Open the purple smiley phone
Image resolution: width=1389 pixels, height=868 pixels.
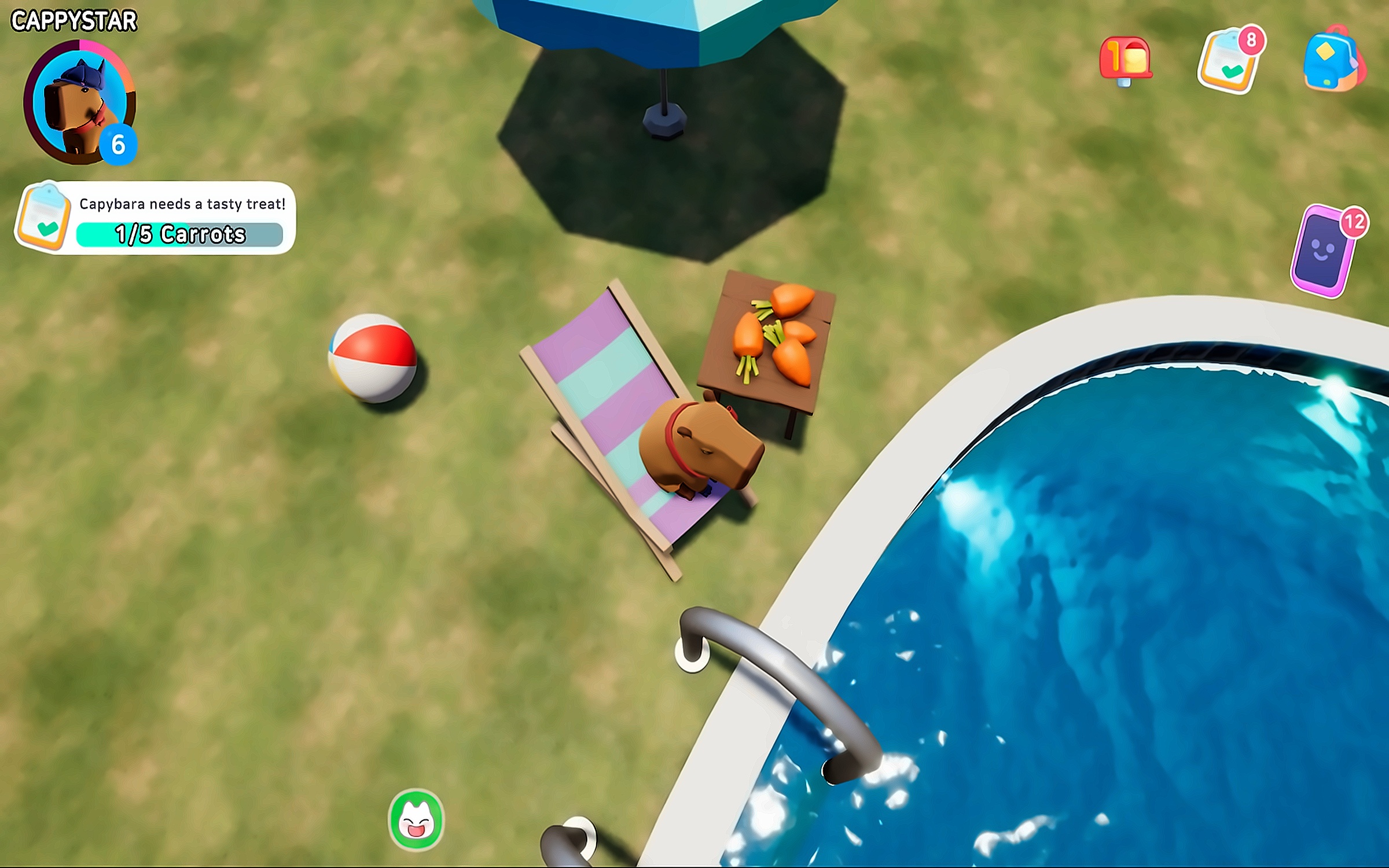pos(1324,253)
